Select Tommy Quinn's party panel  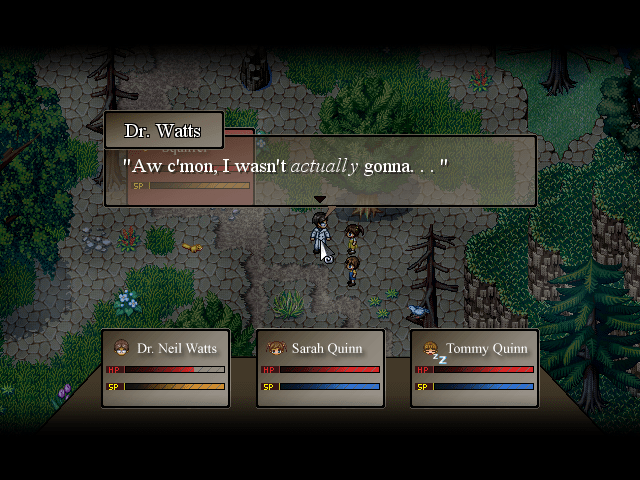(x=474, y=368)
